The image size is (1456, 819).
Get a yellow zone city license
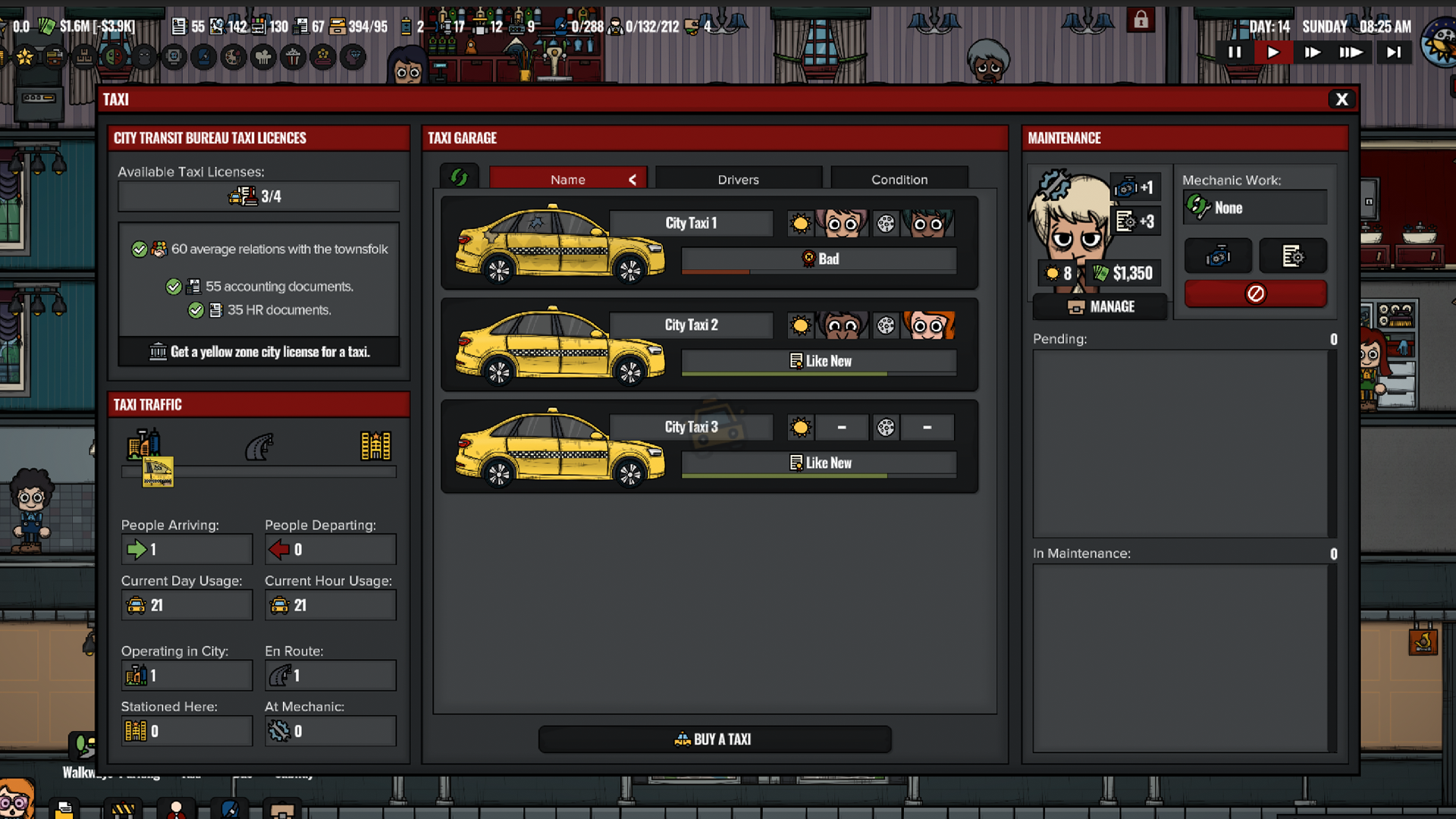pyautogui.click(x=259, y=352)
